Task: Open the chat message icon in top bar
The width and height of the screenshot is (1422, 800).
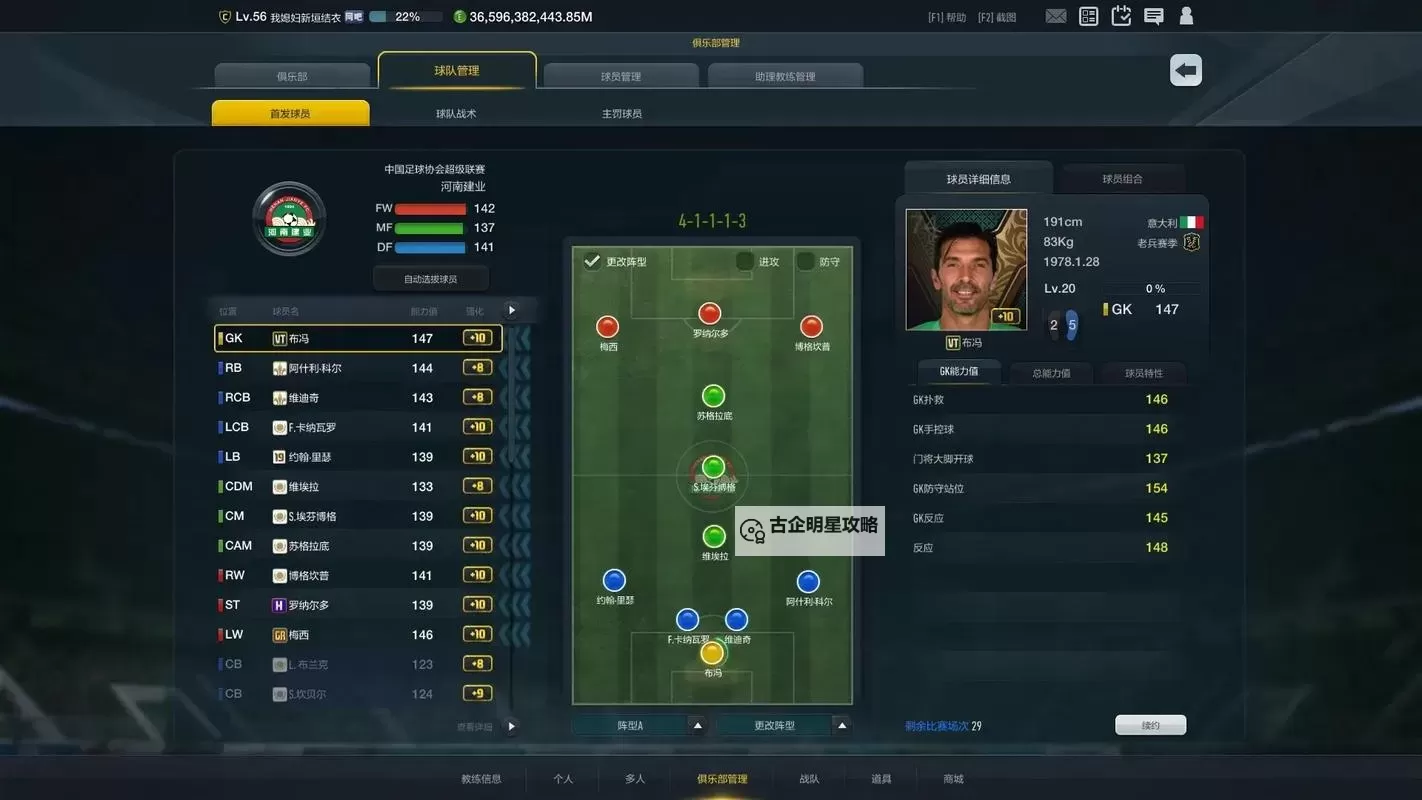Action: 1153,16
